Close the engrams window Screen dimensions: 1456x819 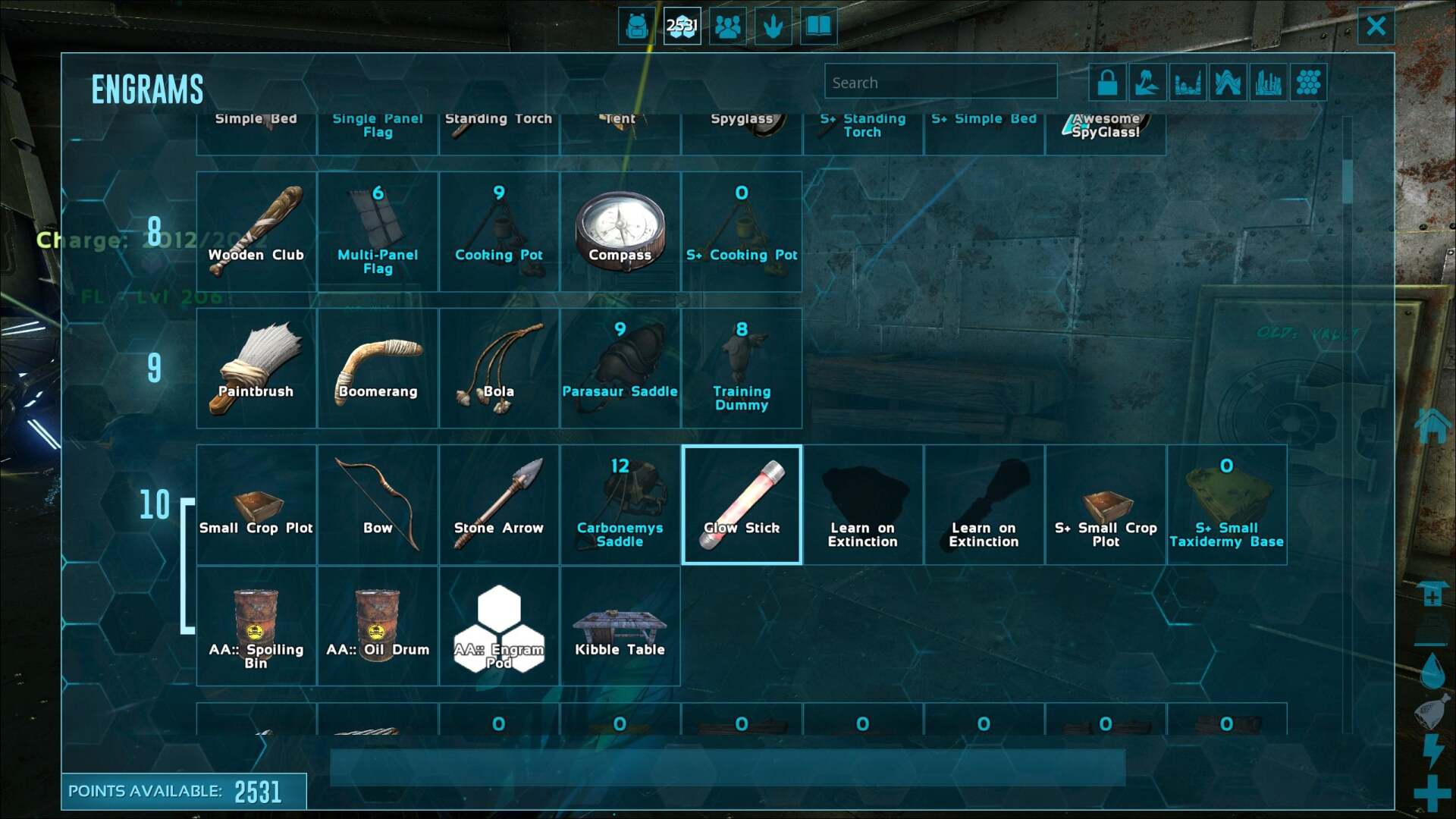(x=1376, y=27)
